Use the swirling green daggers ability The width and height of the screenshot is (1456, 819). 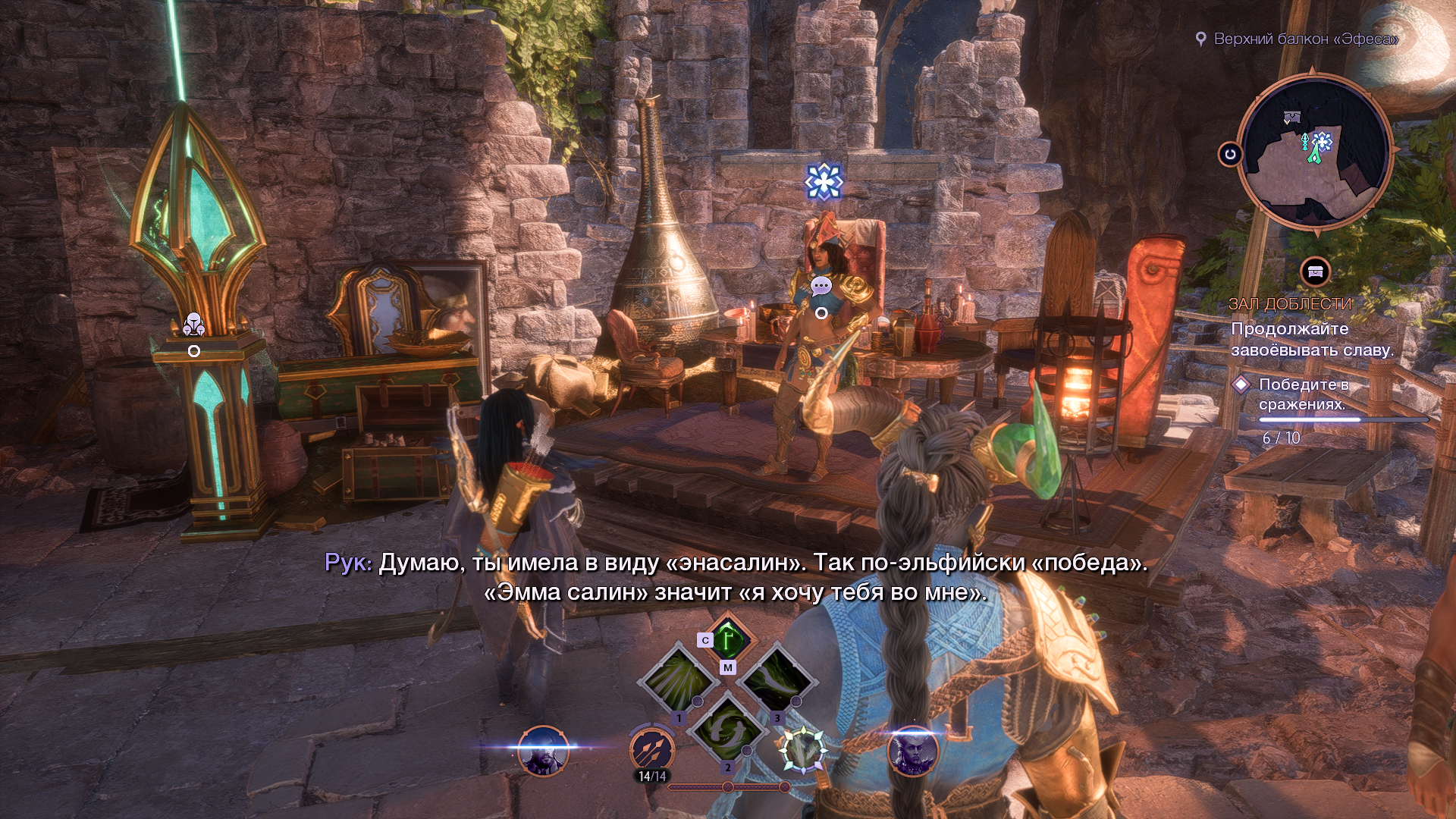click(x=727, y=728)
